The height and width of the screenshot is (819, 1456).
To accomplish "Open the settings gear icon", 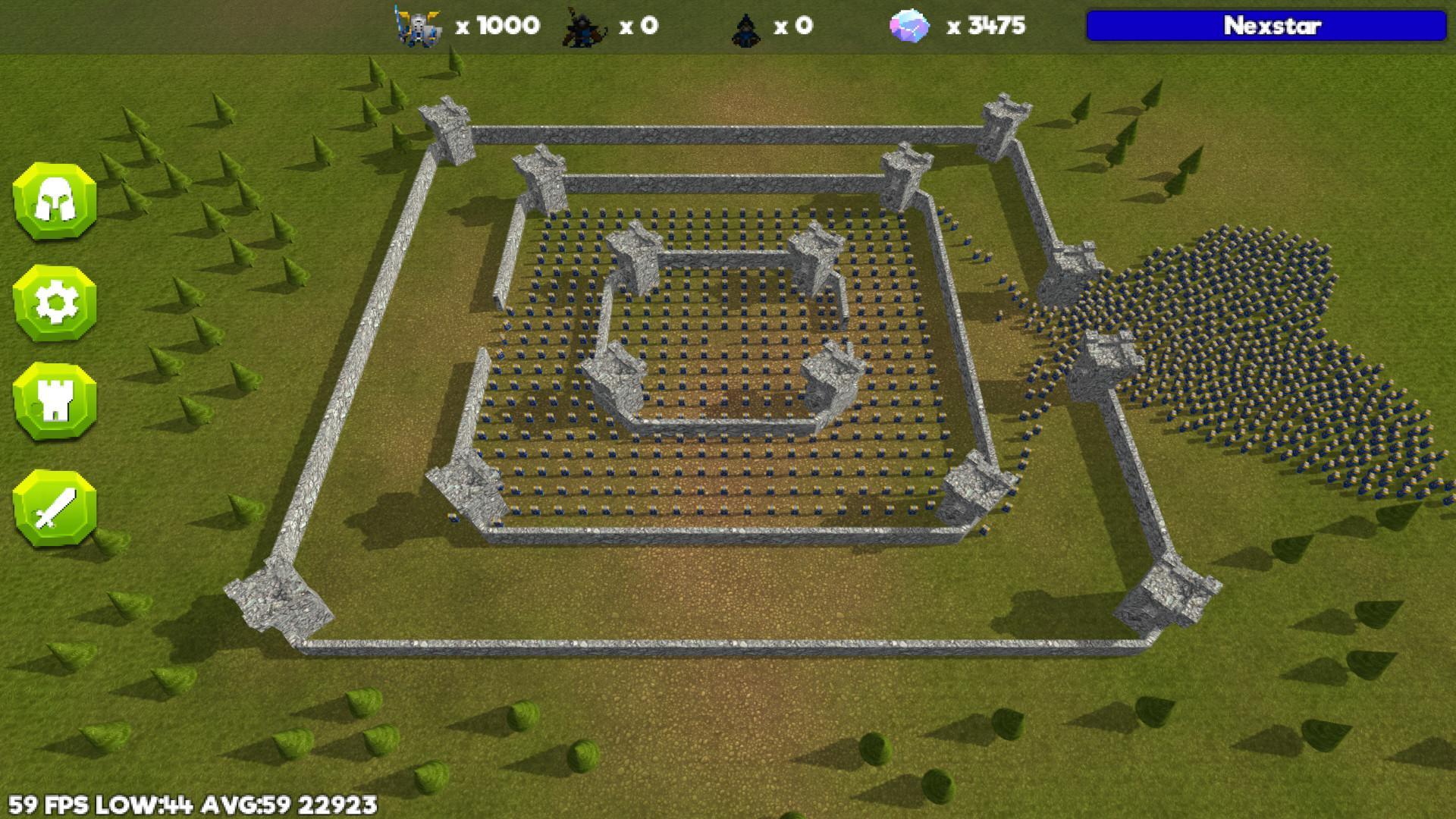I will point(55,303).
